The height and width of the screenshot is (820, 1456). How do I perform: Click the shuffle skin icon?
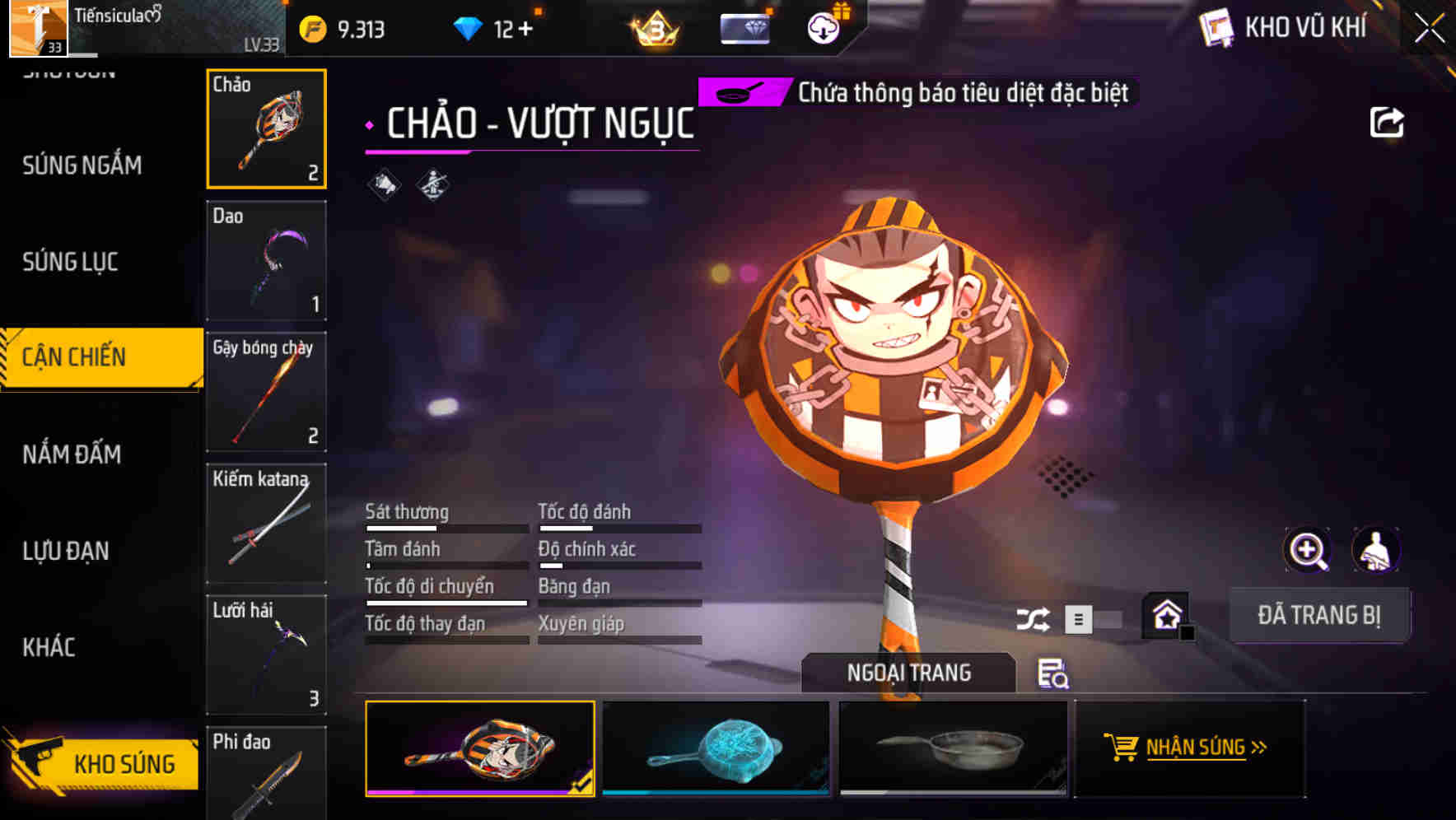click(x=1034, y=617)
